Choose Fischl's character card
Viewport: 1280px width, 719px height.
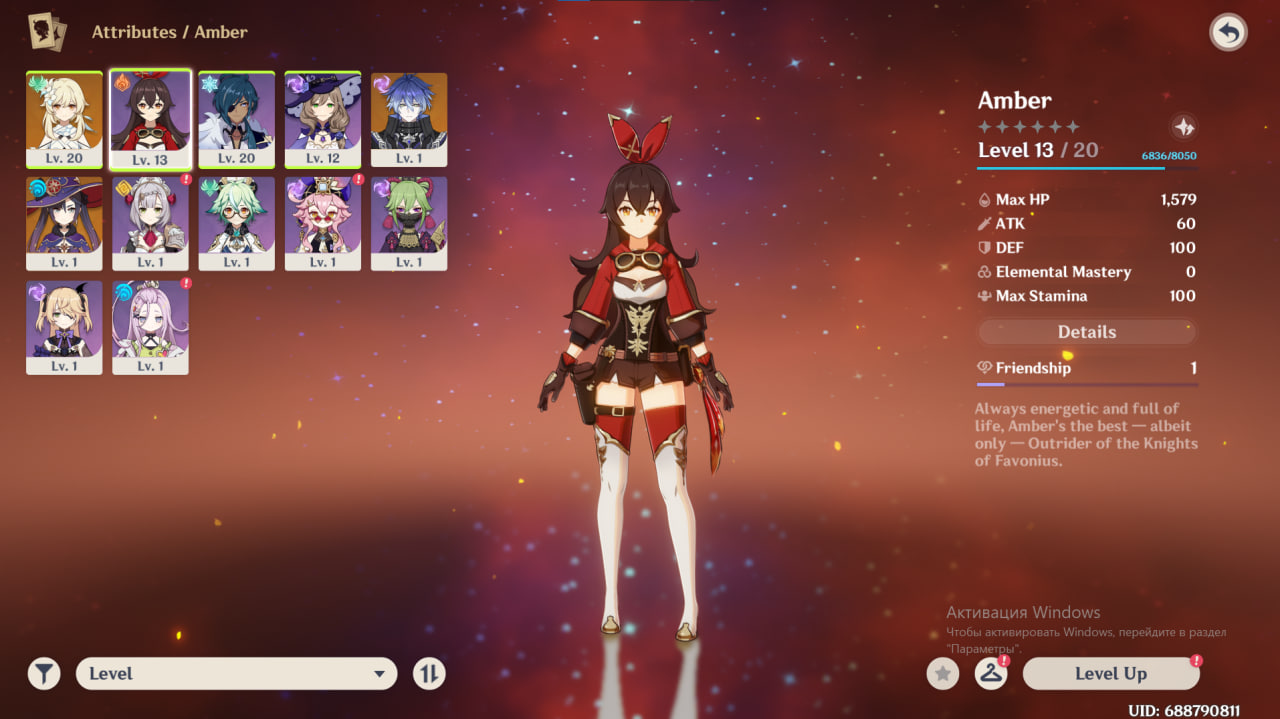64,327
